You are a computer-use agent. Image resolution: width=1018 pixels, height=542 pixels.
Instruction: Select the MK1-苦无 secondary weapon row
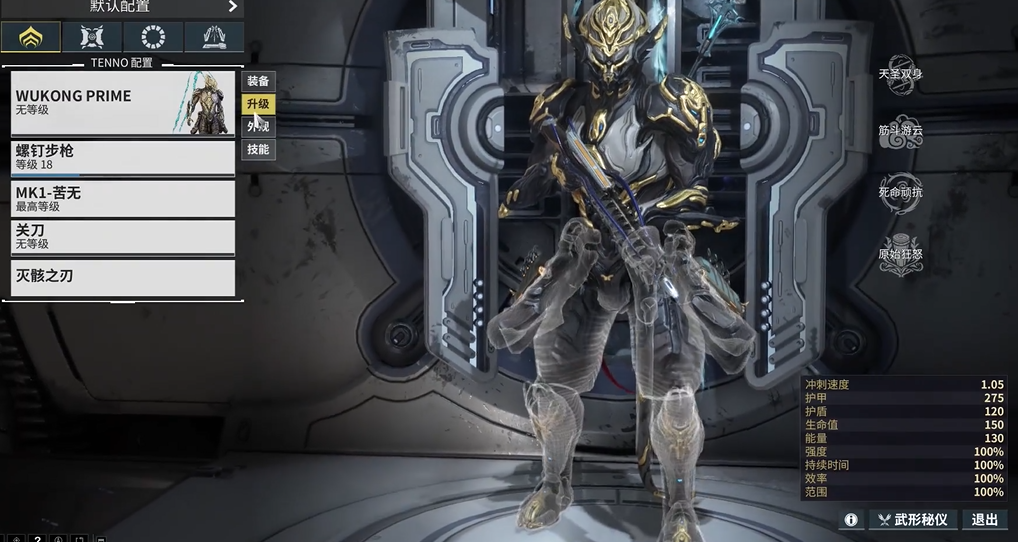[122, 198]
